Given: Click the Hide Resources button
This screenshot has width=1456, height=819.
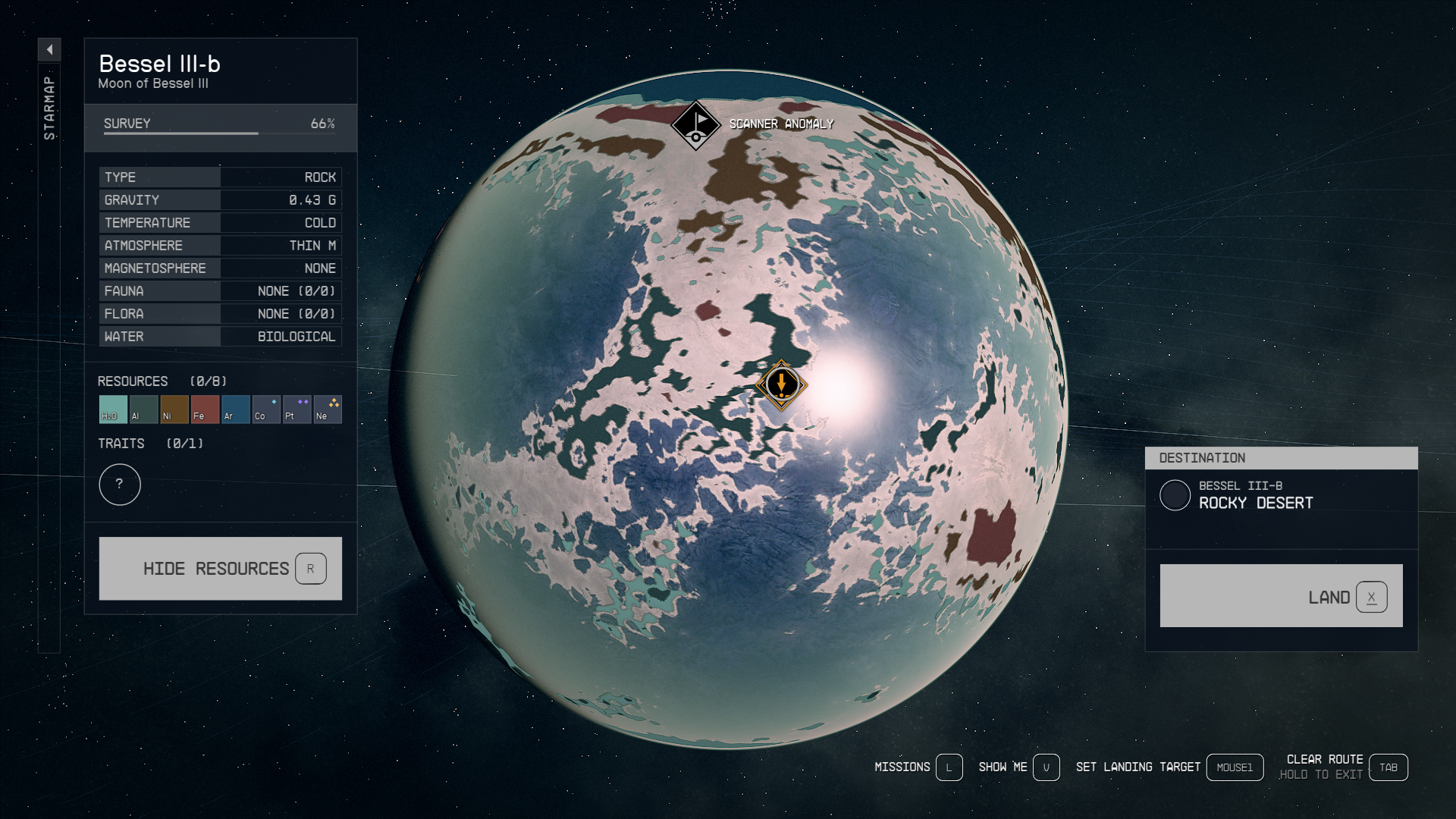Looking at the screenshot, I should click(x=220, y=569).
